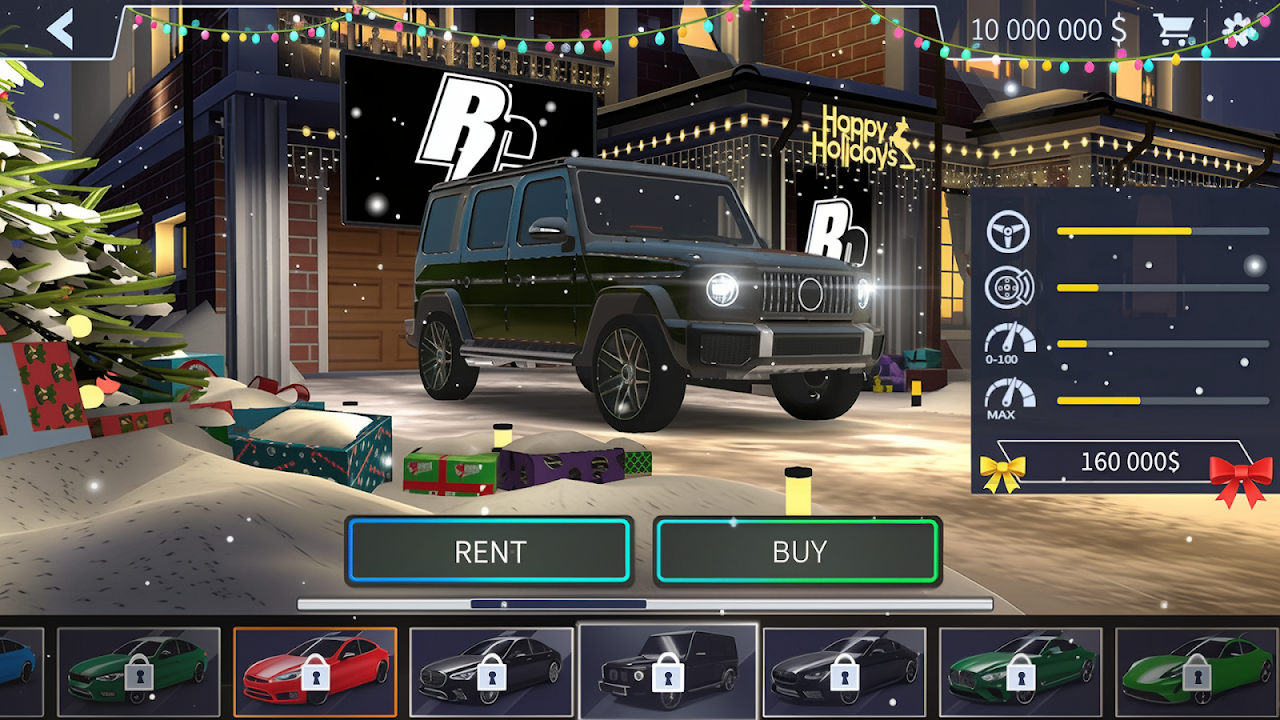Viewport: 1280px width, 720px height.
Task: Open the shopping cart store
Action: [1174, 29]
